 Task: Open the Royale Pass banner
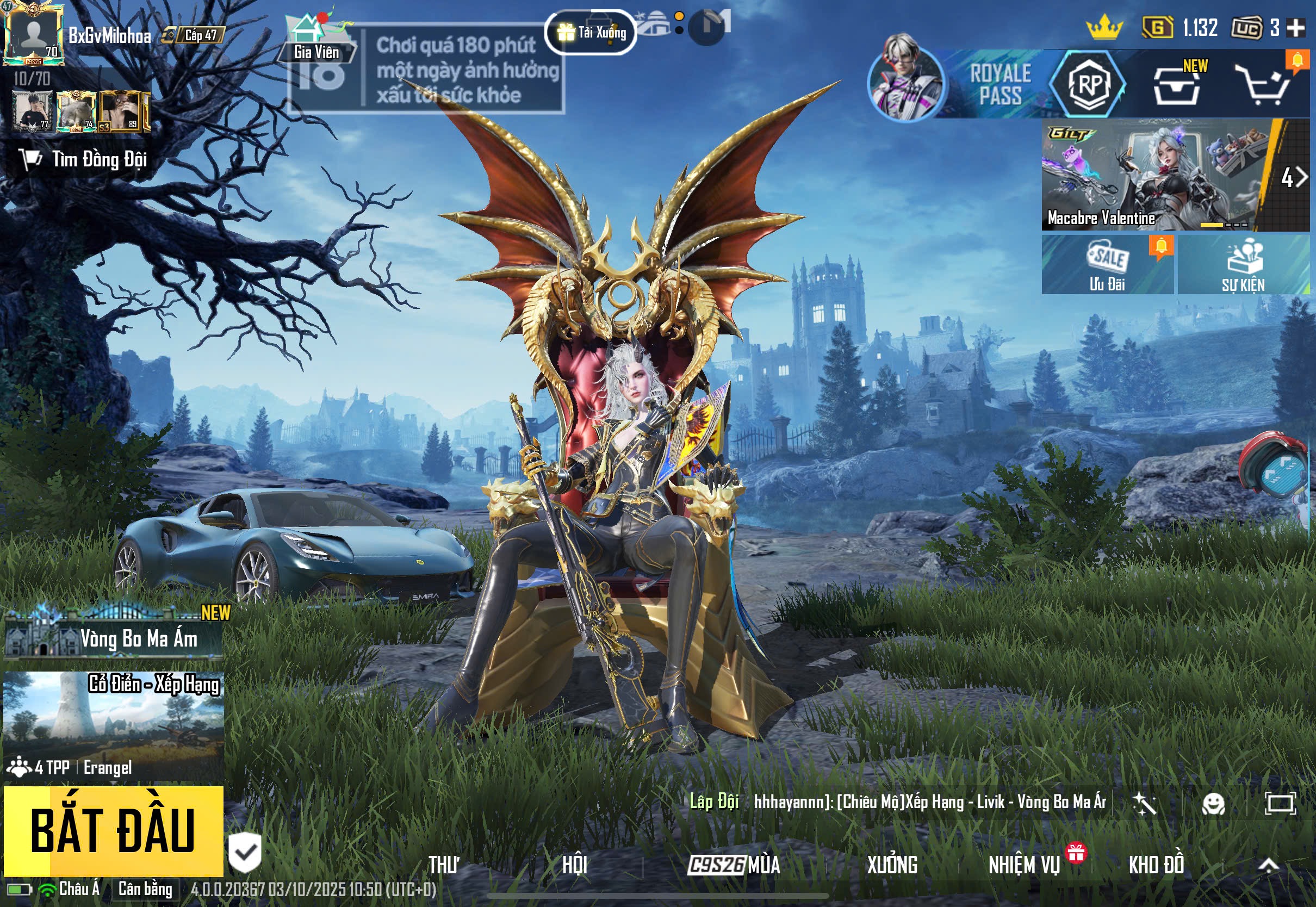(x=999, y=84)
